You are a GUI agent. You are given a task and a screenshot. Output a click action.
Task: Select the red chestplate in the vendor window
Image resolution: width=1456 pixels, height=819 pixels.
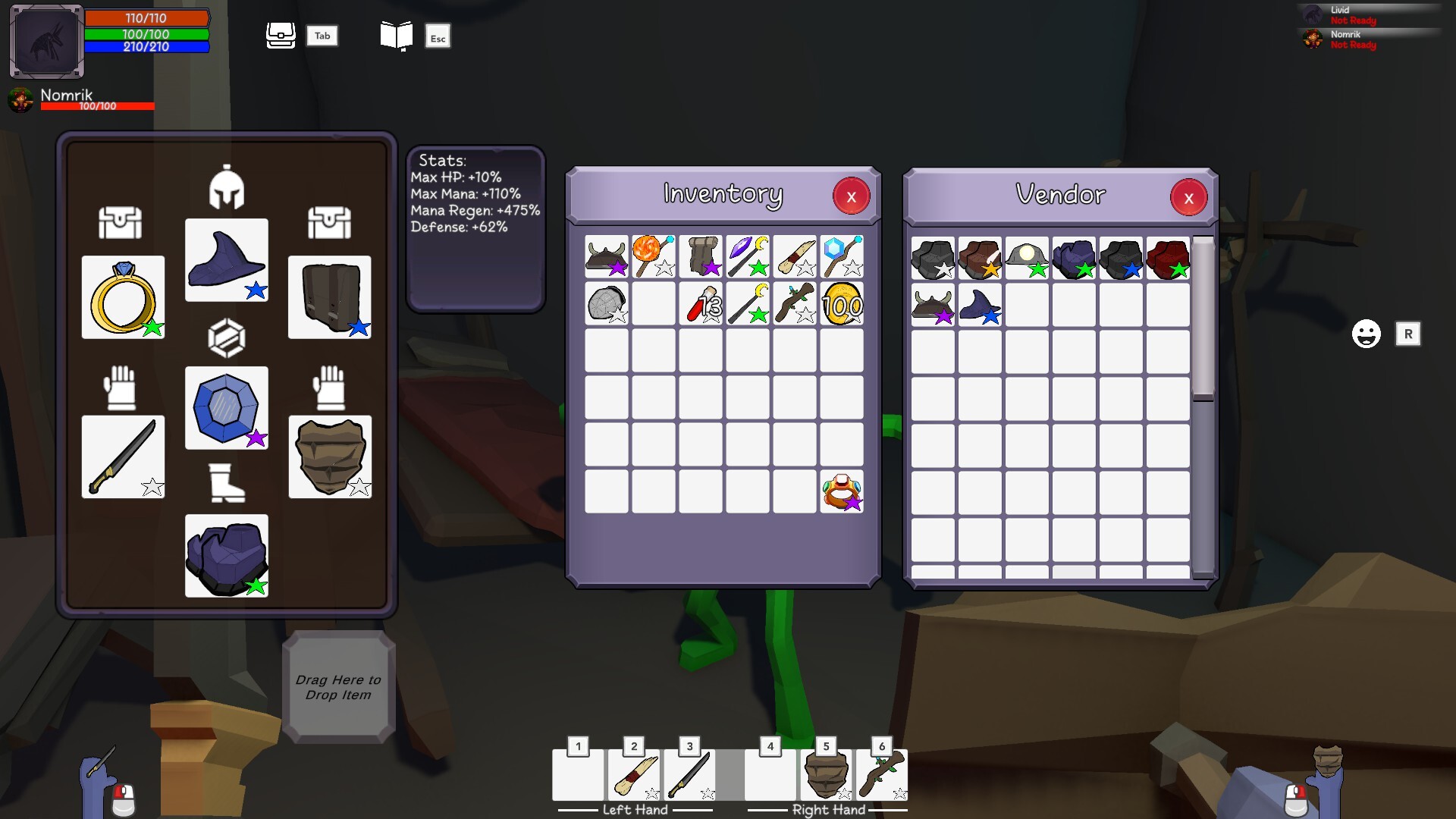click(1167, 259)
